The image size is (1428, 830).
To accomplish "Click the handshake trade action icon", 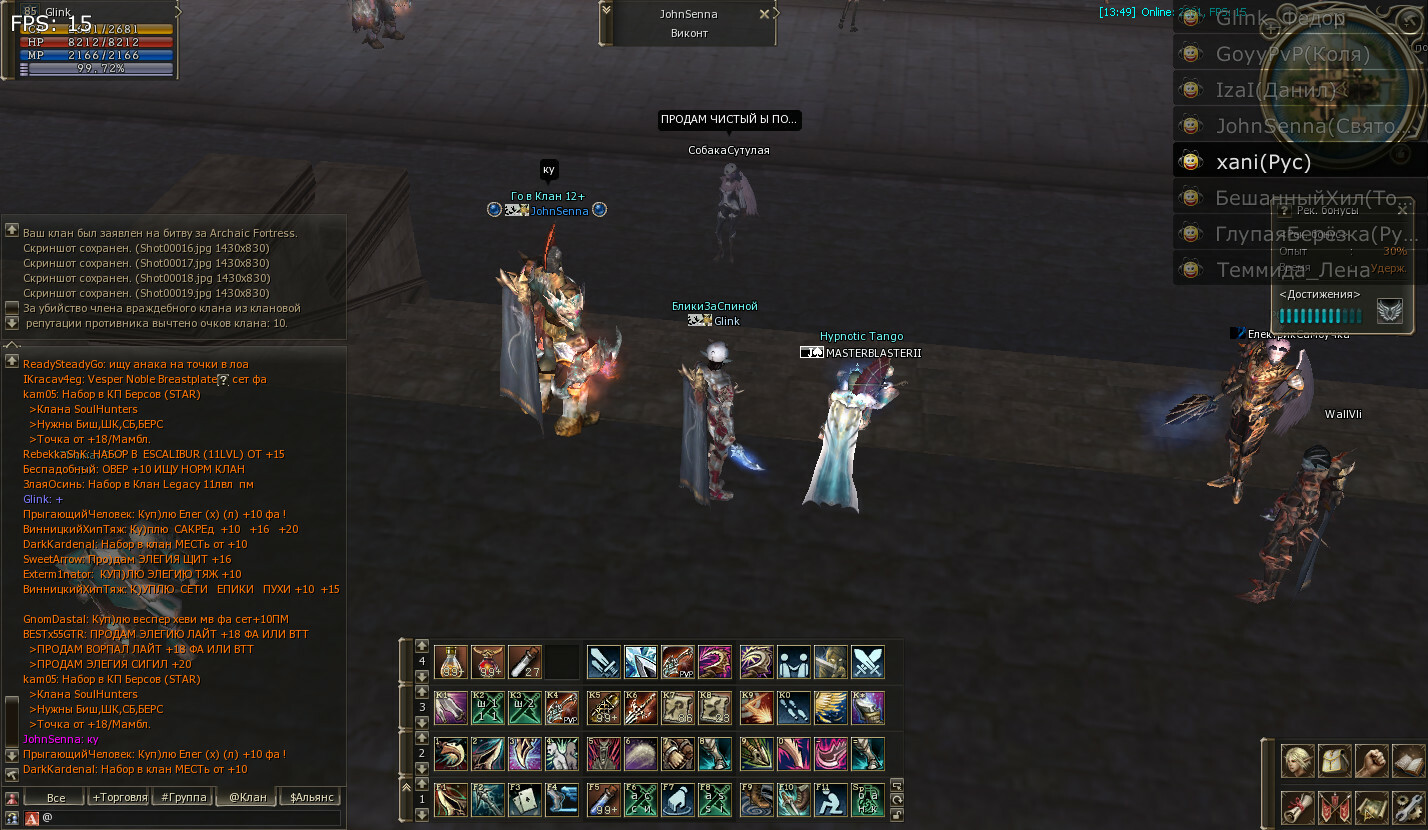I will [793, 661].
